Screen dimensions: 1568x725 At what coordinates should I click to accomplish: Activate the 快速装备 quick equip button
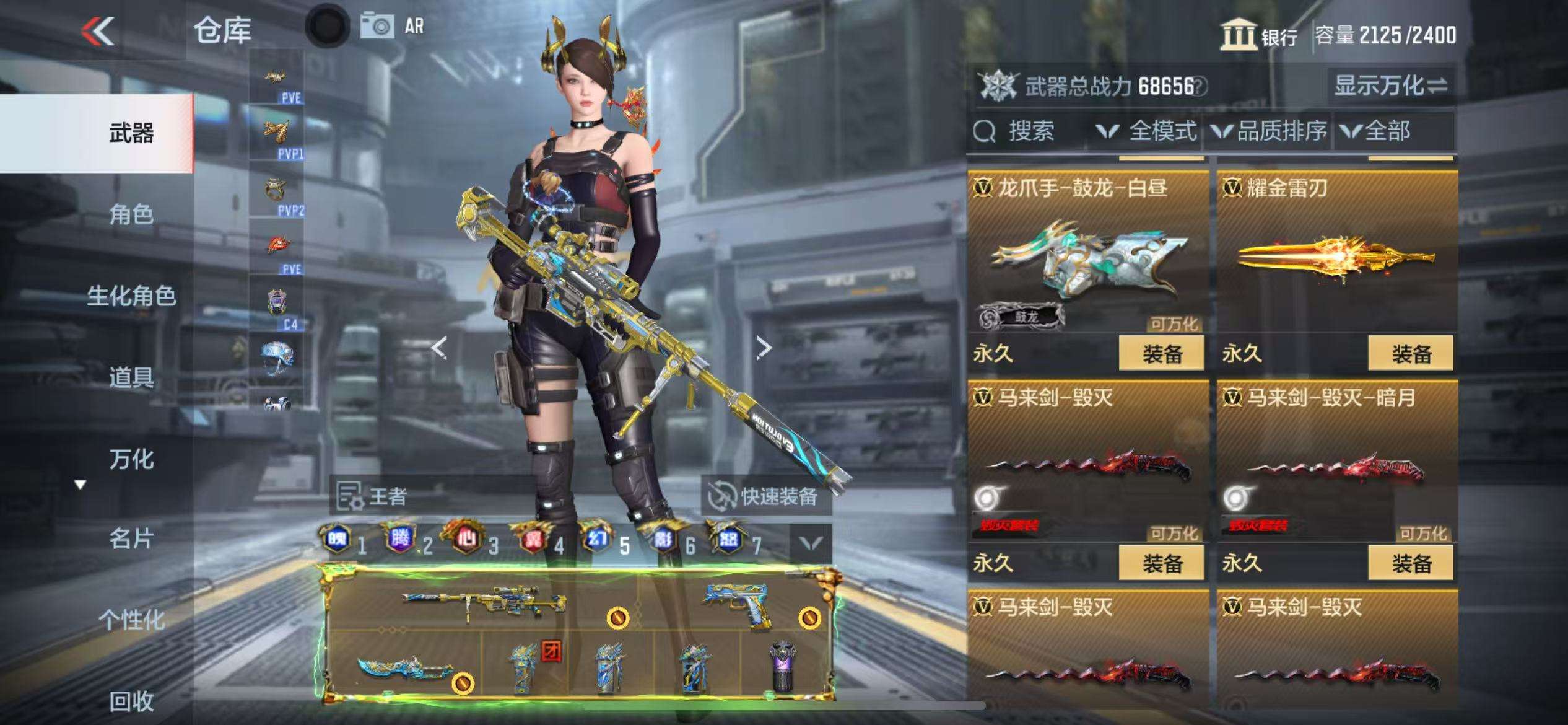tap(767, 496)
